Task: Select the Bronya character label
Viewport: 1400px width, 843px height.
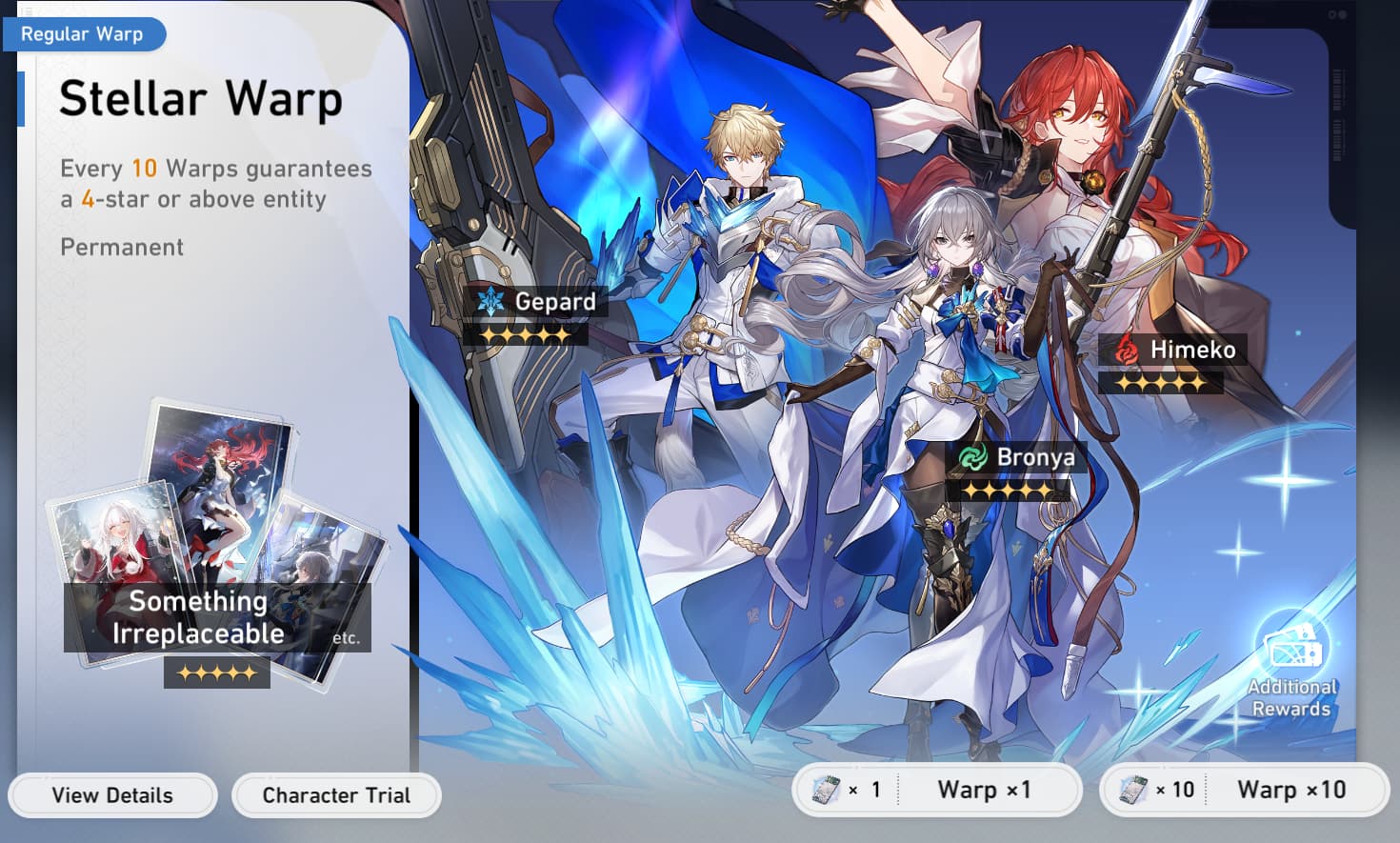Action: (1018, 458)
